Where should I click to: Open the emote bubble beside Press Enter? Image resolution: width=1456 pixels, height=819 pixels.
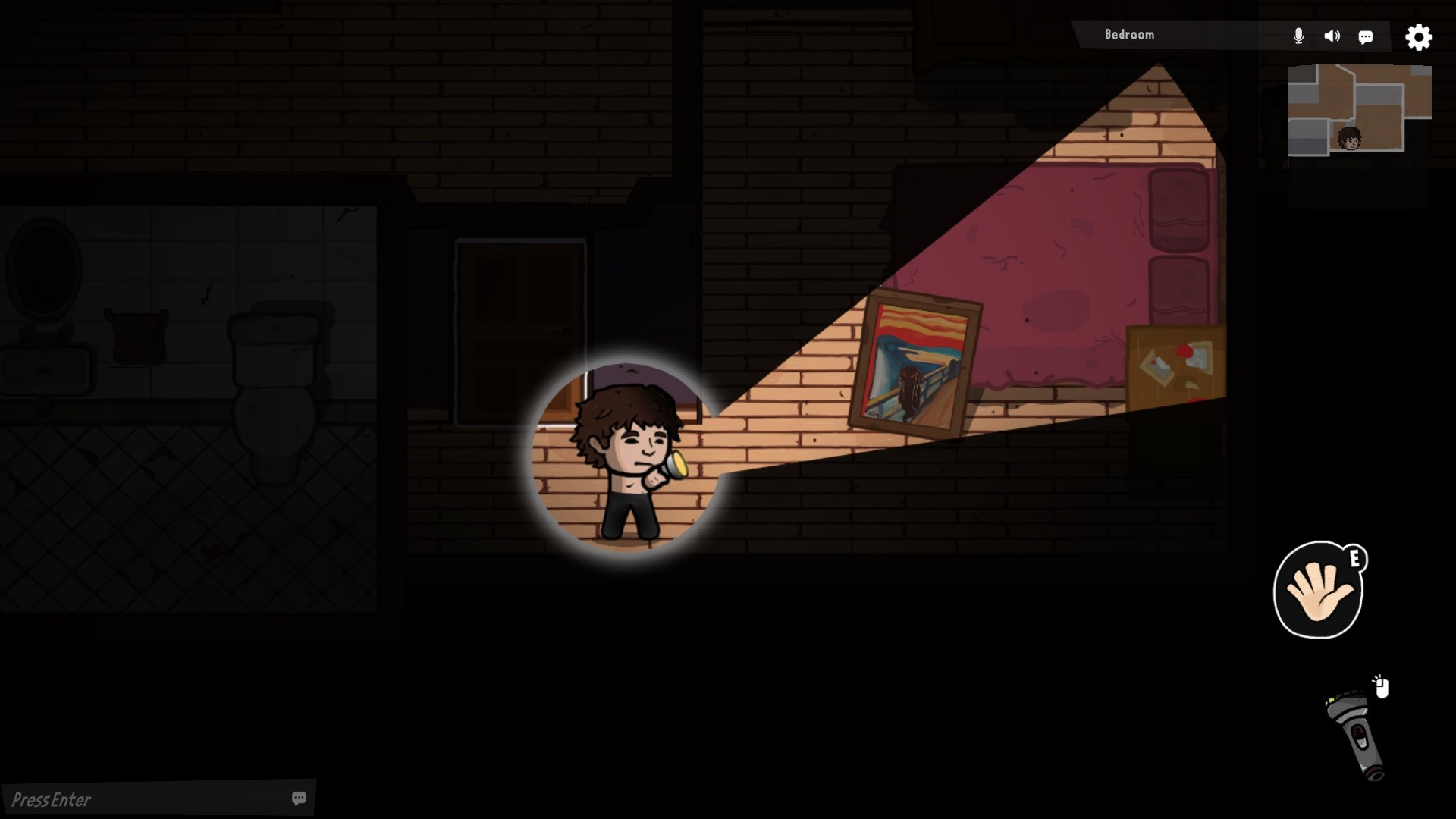(299, 798)
